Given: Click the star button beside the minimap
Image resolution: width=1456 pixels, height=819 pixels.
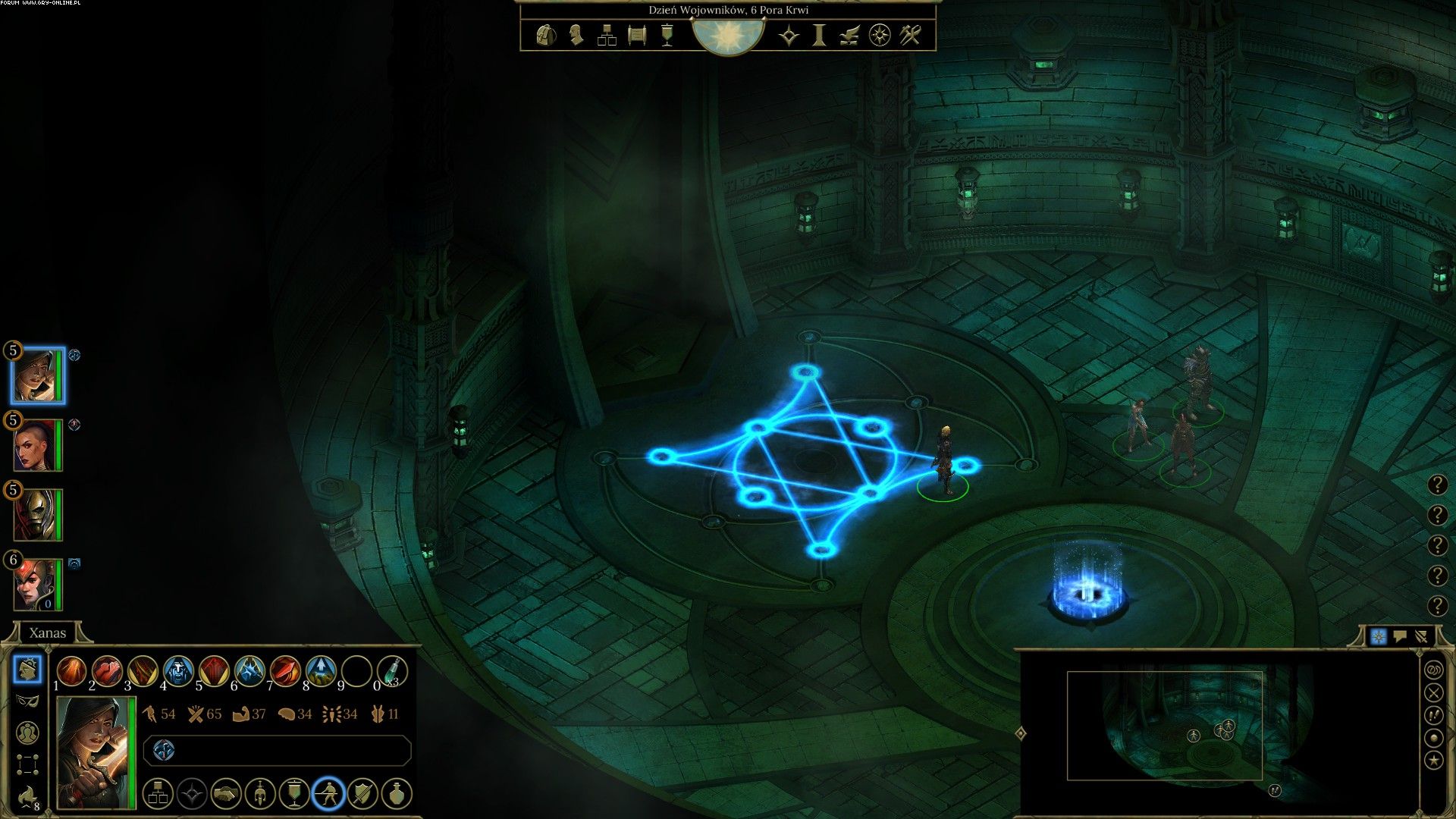Looking at the screenshot, I should click(1433, 760).
